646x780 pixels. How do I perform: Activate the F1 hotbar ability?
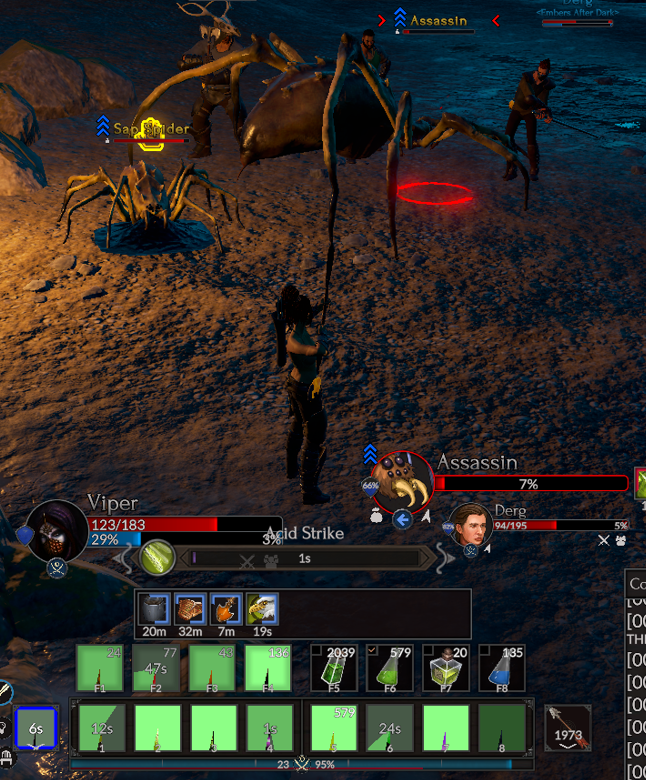101,668
